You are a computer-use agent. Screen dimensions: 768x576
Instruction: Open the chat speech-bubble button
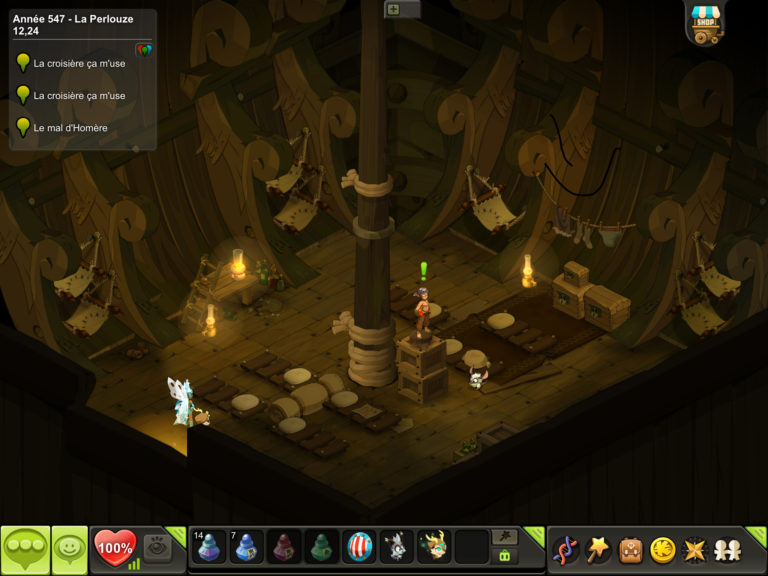[x=25, y=548]
